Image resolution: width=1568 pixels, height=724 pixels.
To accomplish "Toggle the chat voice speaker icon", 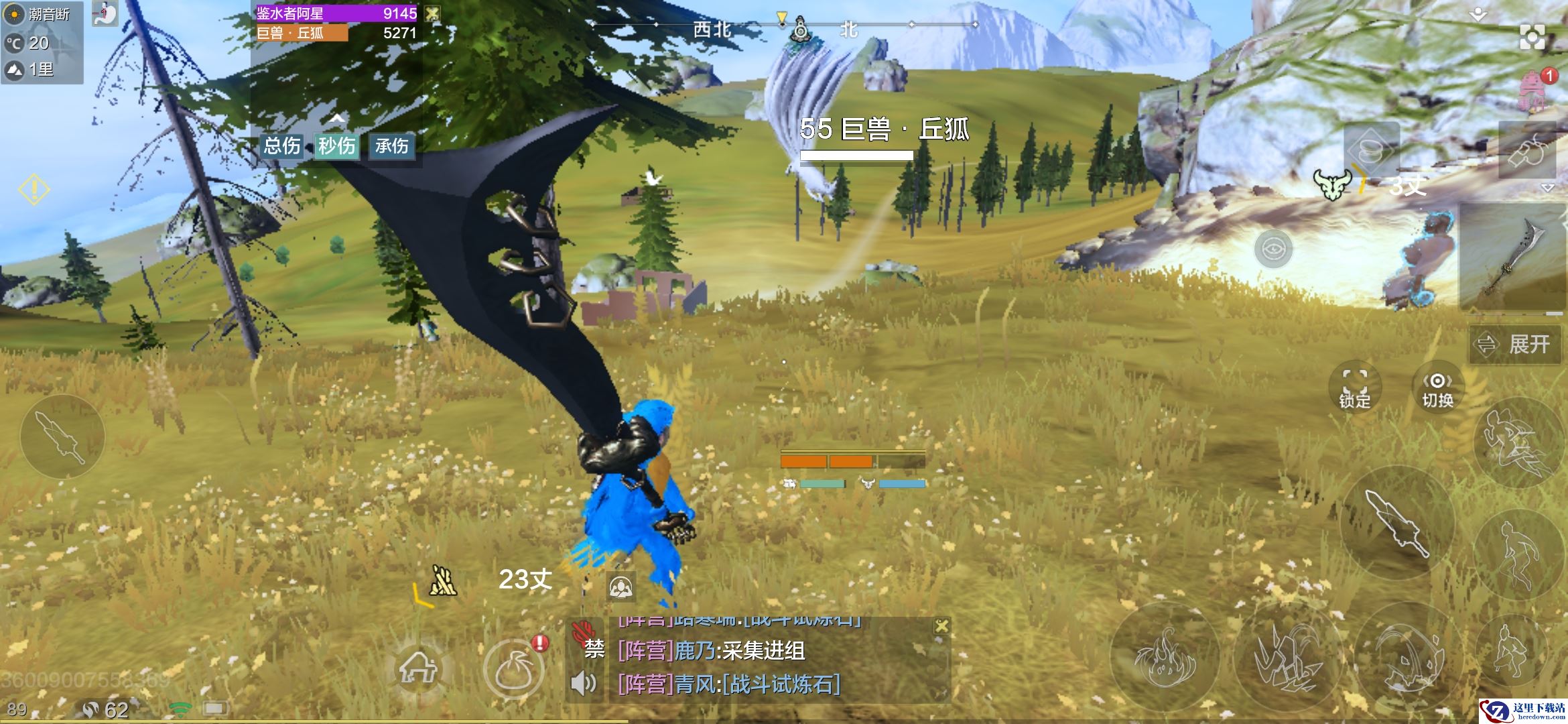I will (x=583, y=684).
